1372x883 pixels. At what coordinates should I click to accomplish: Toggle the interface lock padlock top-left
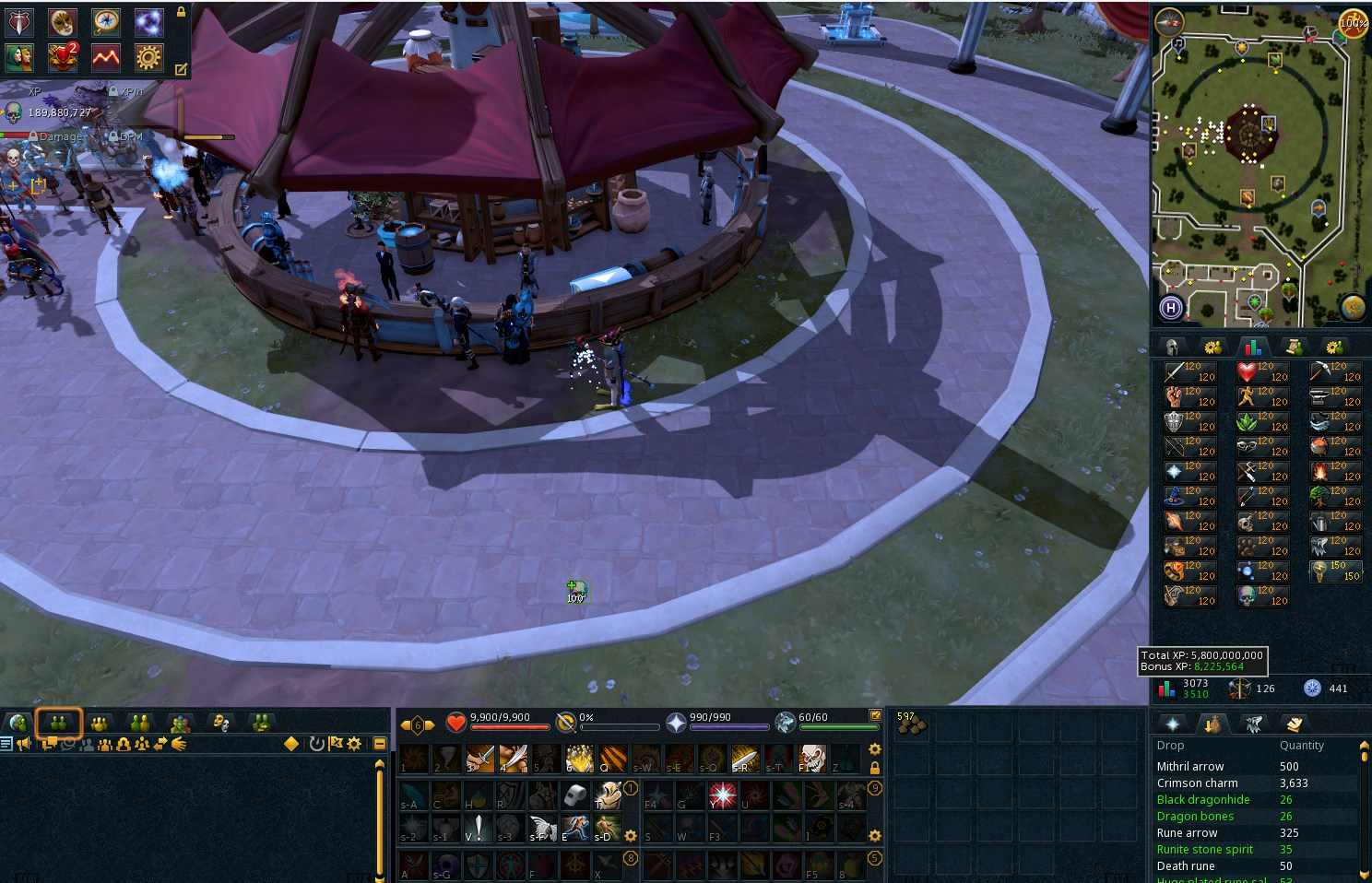point(181,12)
